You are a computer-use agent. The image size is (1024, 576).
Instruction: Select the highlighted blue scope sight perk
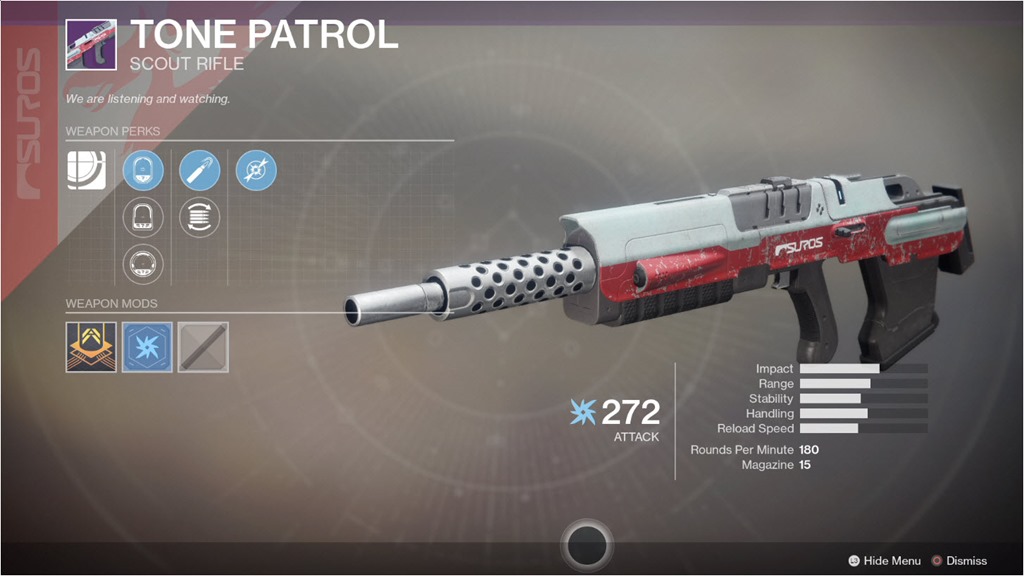tap(143, 171)
